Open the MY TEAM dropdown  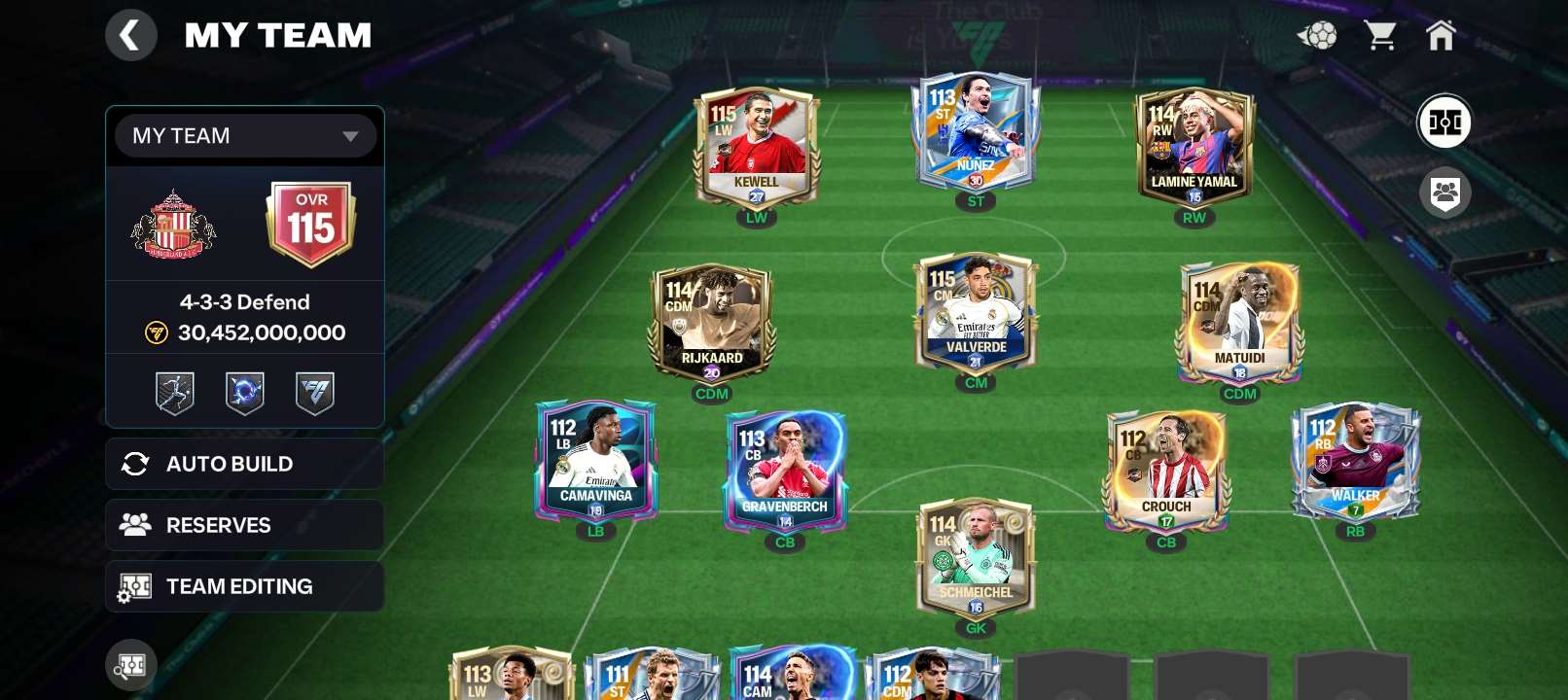coord(244,136)
